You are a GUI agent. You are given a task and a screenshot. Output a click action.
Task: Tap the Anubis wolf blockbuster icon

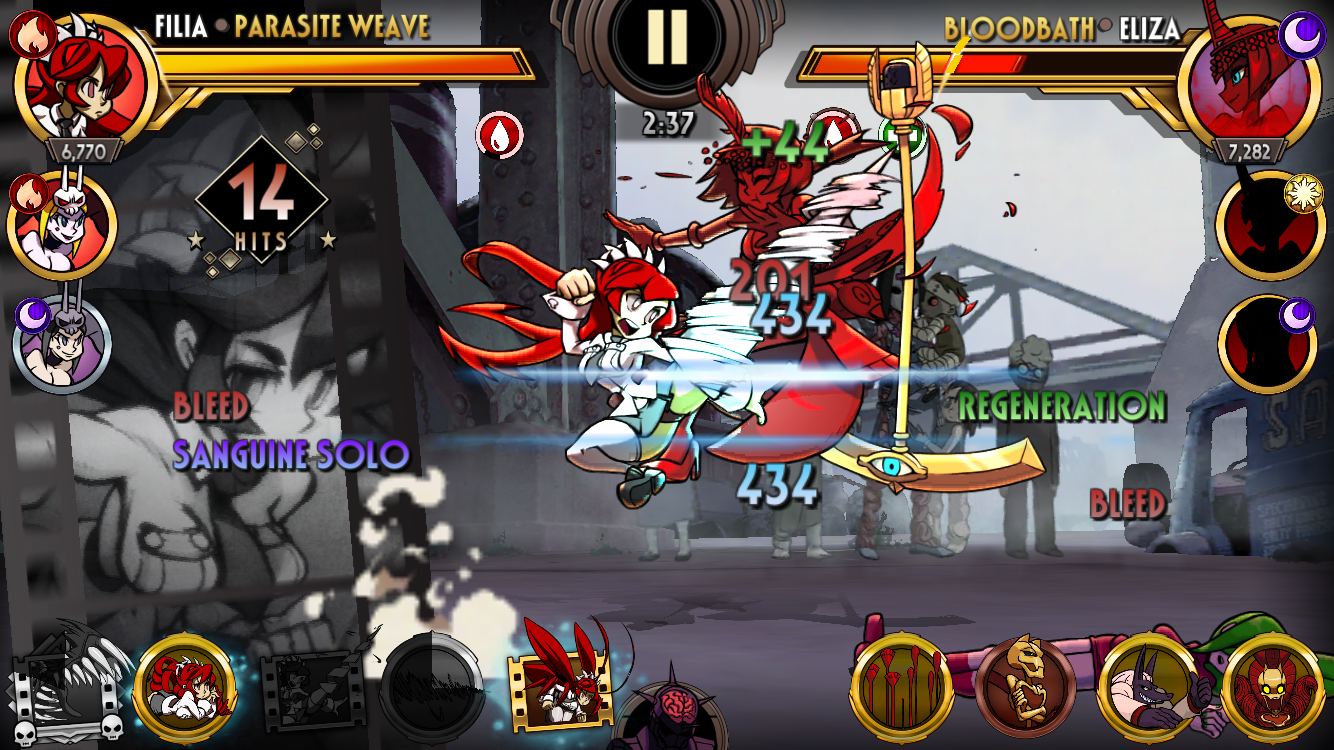click(1148, 689)
